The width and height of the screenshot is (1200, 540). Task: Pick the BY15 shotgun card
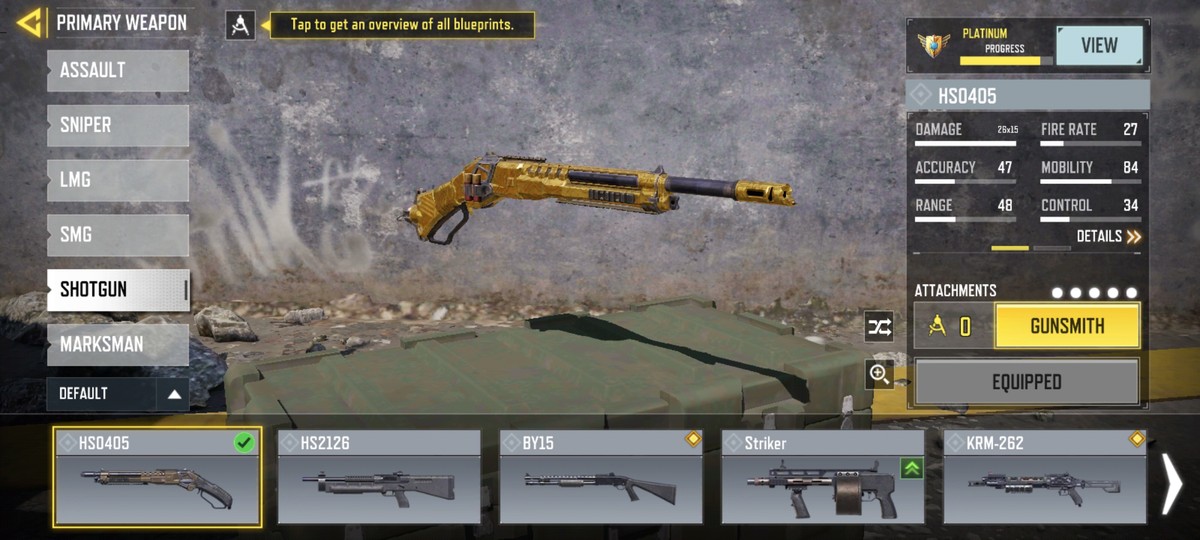601,478
